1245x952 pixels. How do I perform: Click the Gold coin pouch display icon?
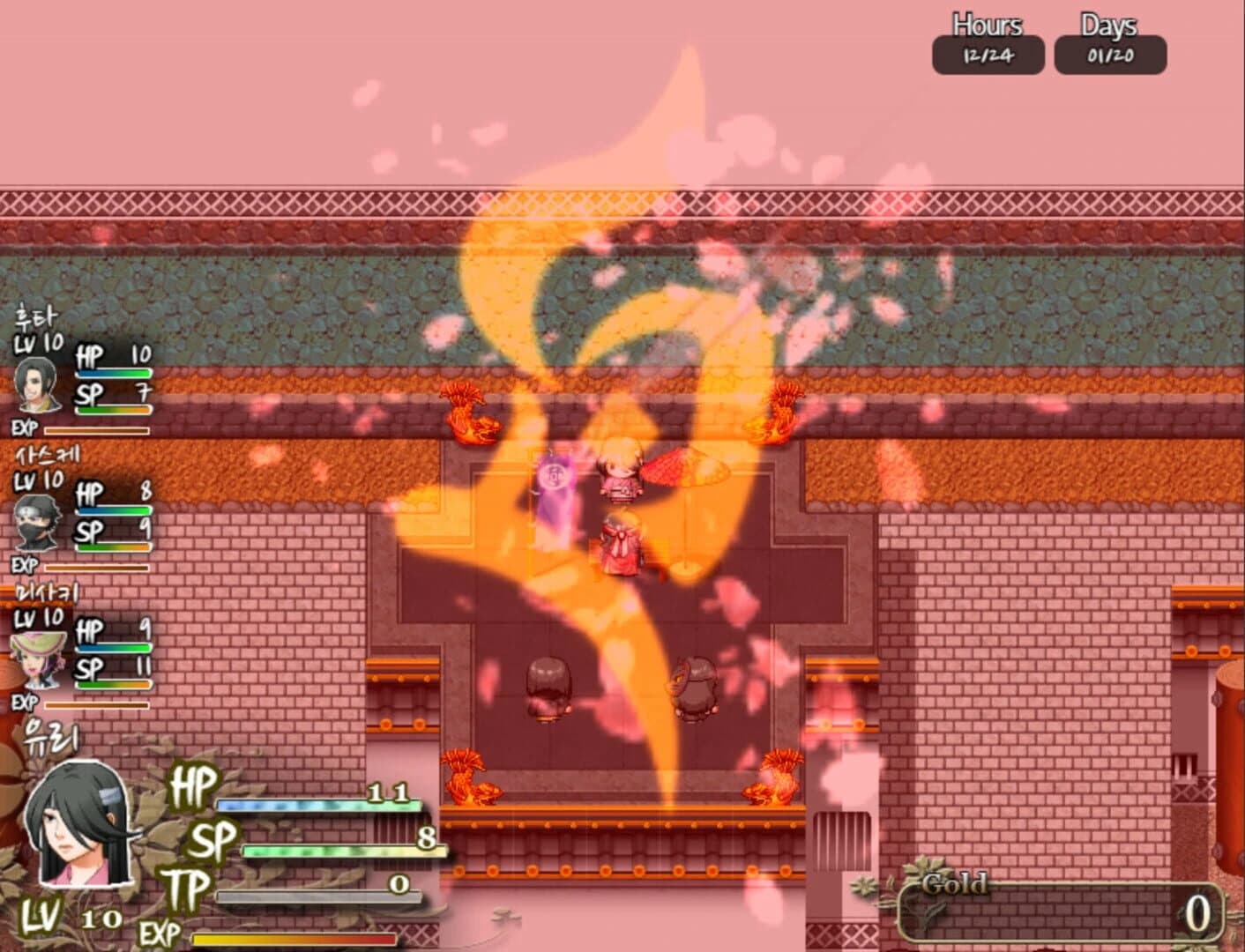tap(954, 881)
